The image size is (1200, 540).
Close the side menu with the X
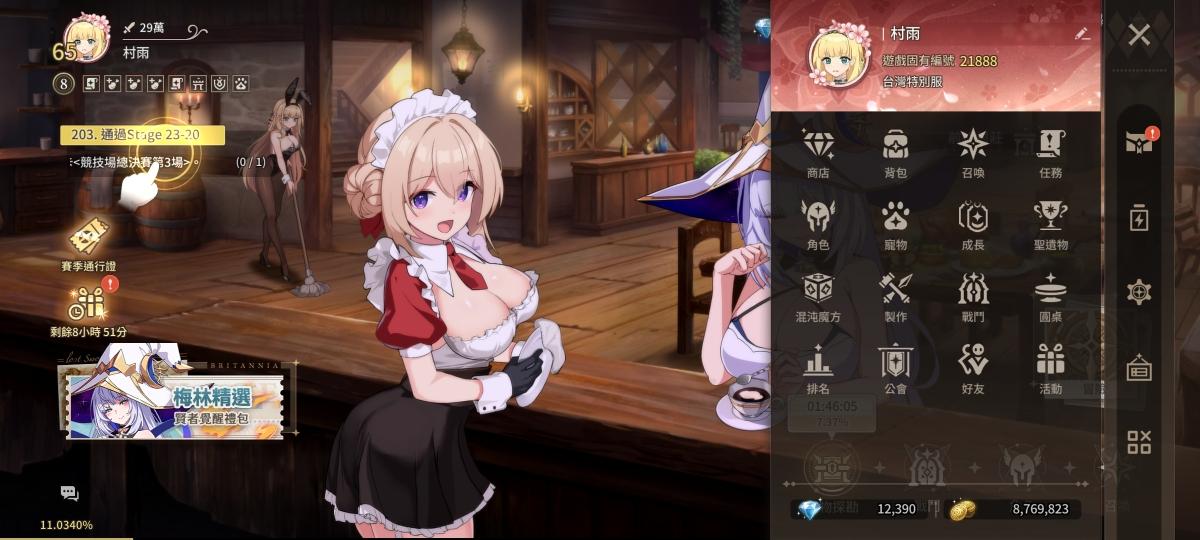1139,36
